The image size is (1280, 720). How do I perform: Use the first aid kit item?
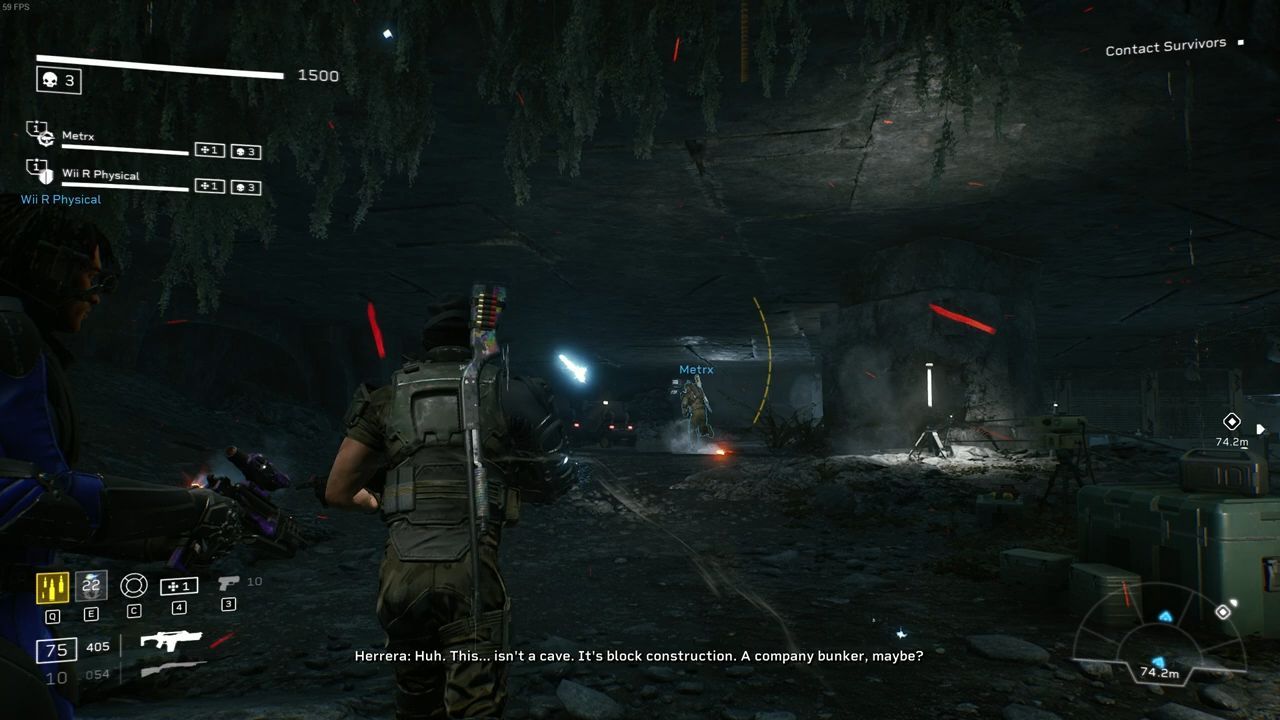point(179,586)
